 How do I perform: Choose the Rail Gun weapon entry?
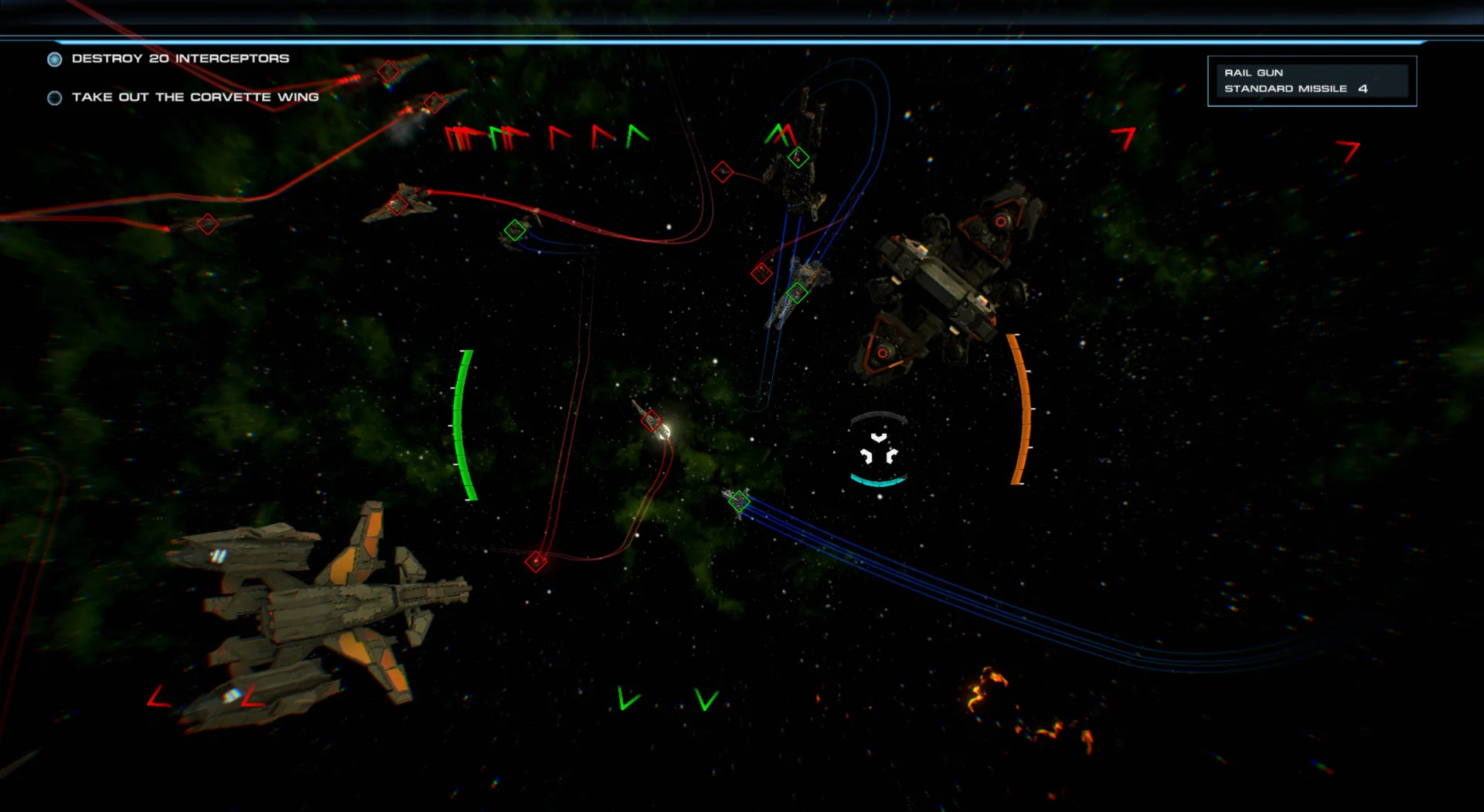(1253, 73)
